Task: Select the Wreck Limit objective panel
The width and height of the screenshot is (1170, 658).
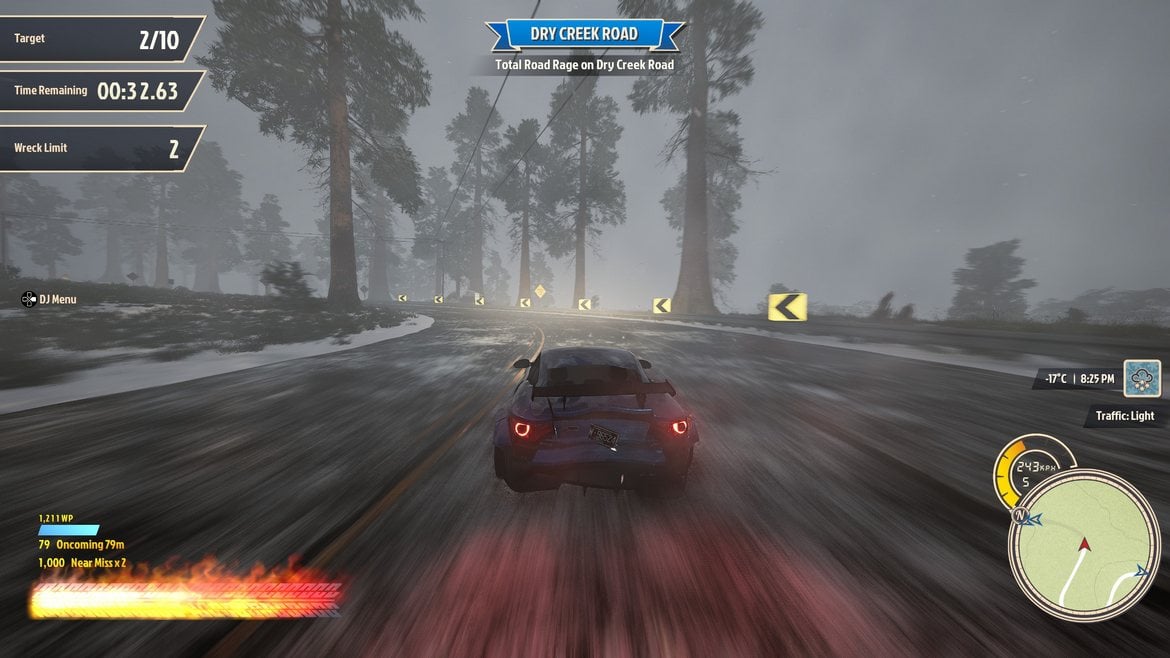Action: pyautogui.click(x=98, y=149)
